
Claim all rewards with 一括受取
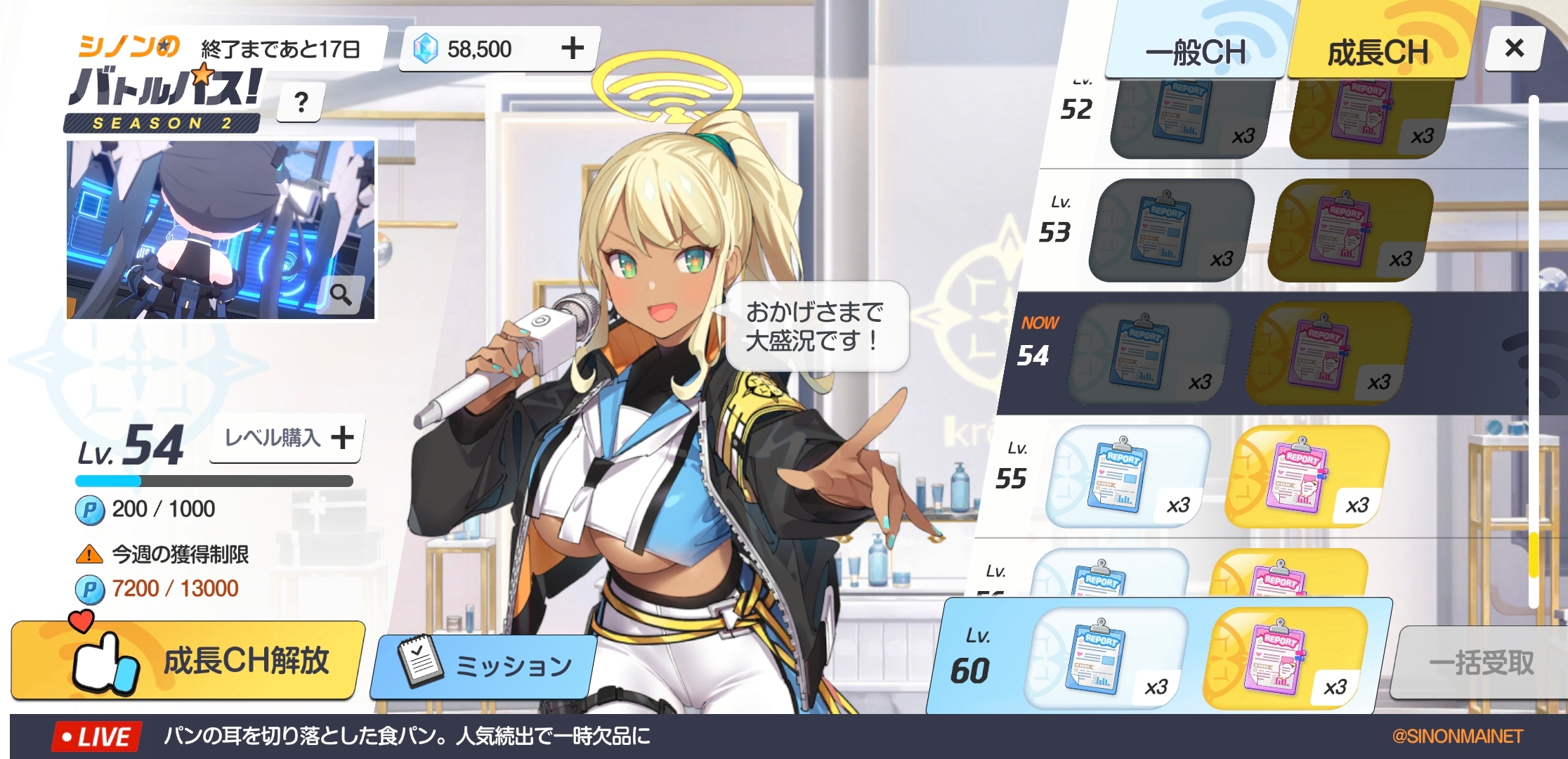(x=1480, y=662)
